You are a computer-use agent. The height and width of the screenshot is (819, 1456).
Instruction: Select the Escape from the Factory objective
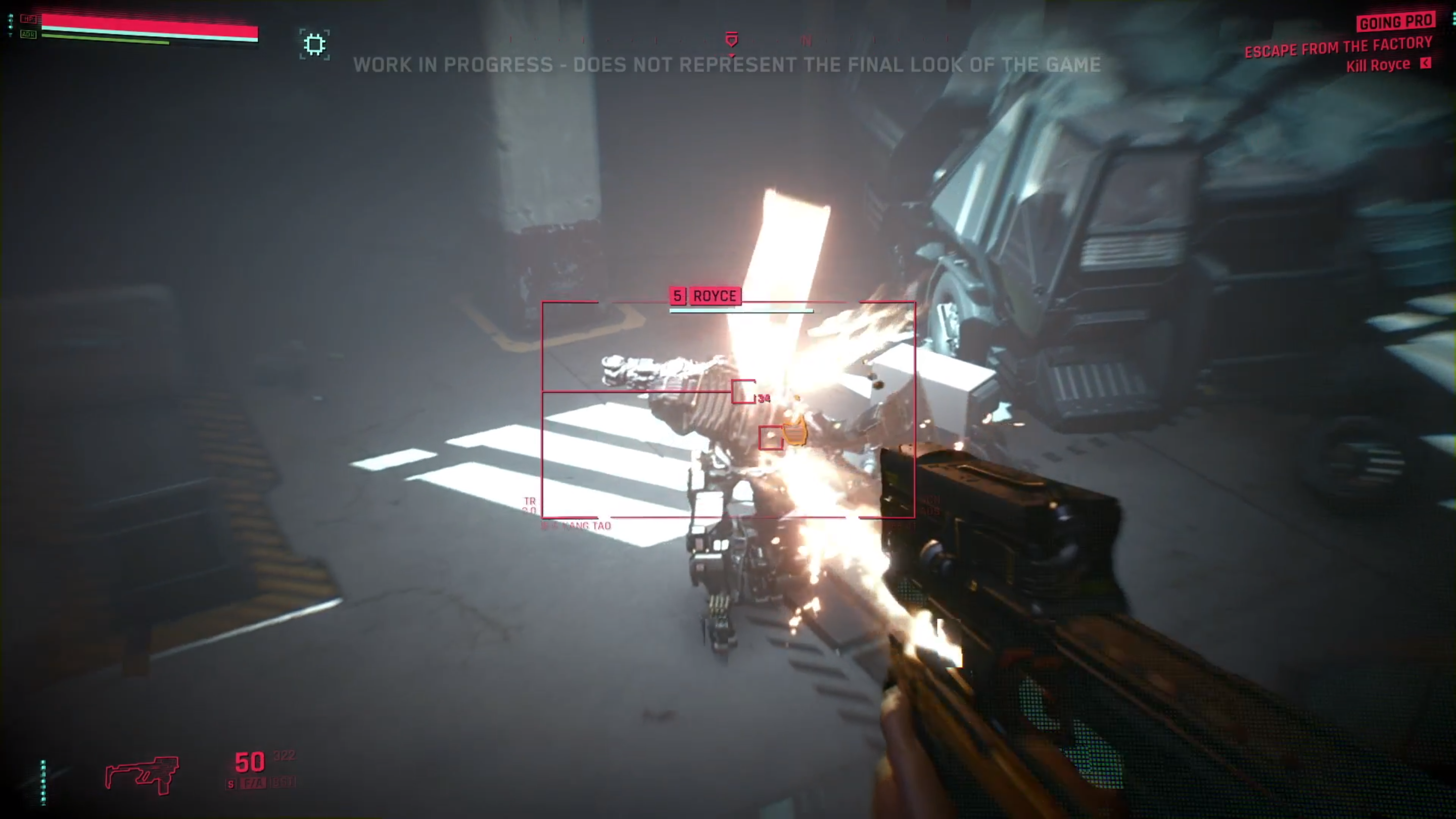tap(1338, 47)
